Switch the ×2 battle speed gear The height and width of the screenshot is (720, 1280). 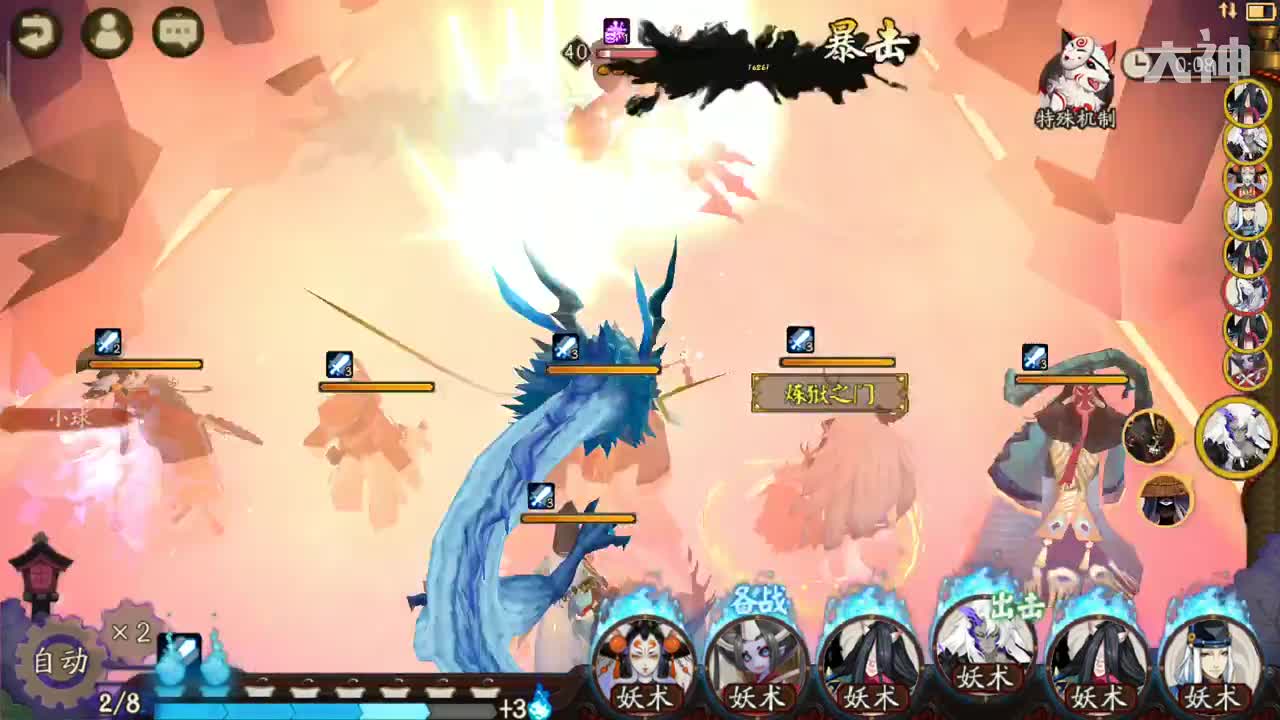point(131,631)
